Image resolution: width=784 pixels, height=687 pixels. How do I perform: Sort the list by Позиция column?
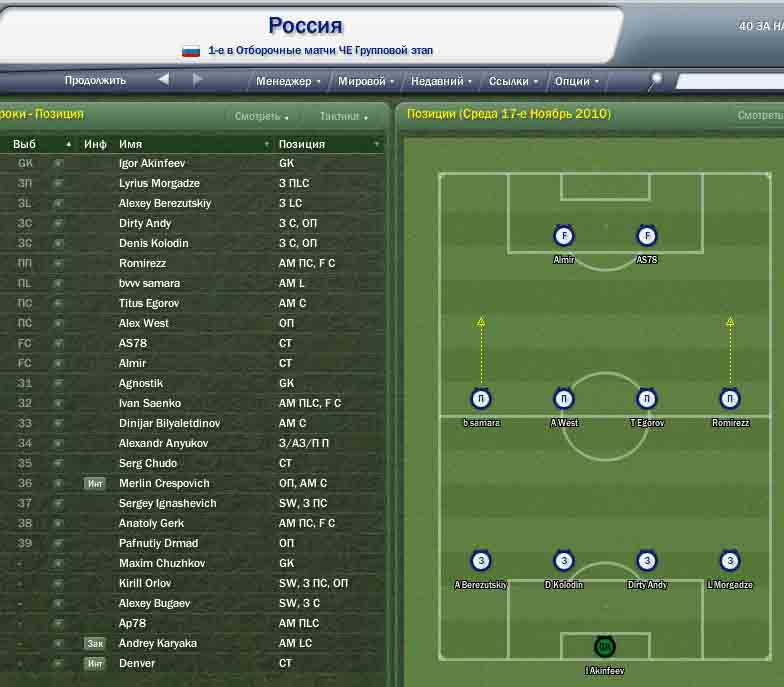point(325,144)
